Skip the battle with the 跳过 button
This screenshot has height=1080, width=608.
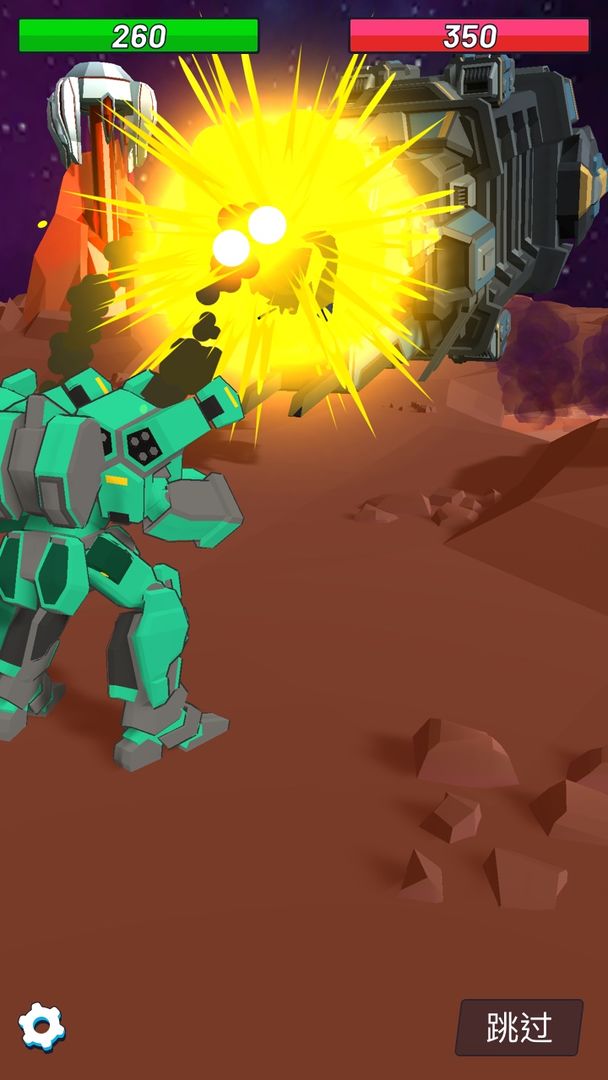(519, 1027)
